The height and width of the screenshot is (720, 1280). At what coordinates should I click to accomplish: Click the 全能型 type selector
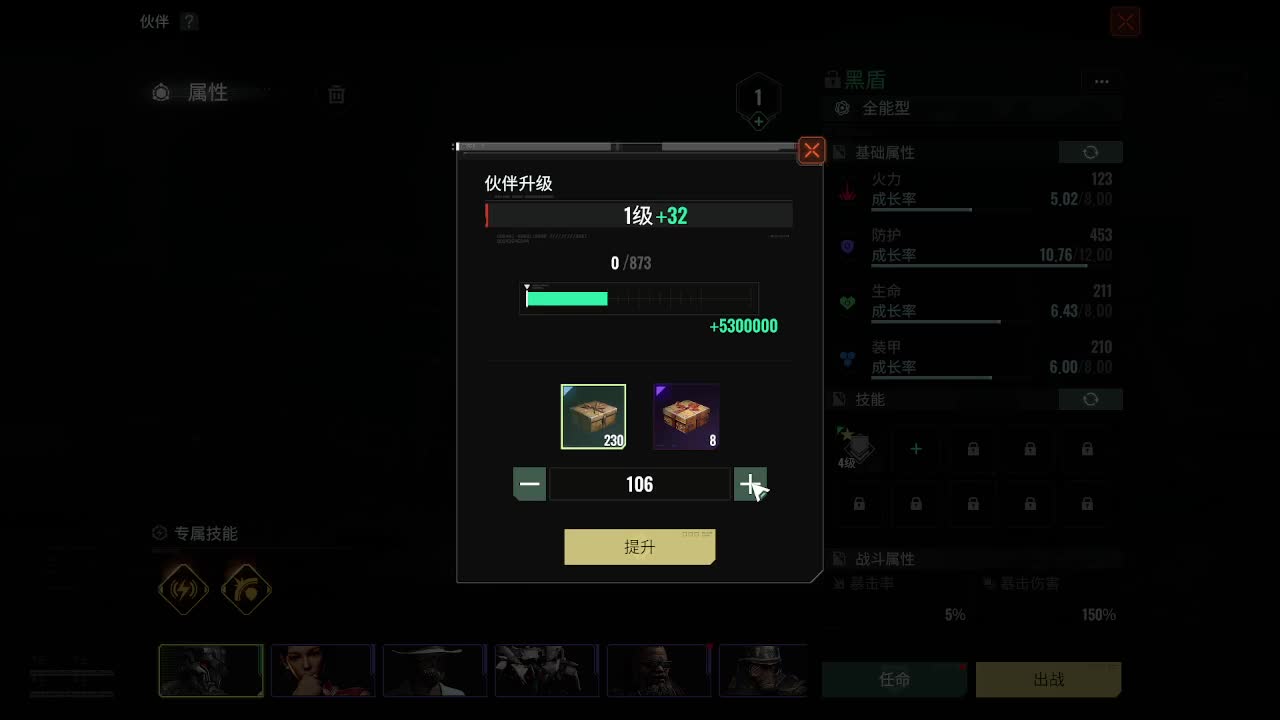888,108
